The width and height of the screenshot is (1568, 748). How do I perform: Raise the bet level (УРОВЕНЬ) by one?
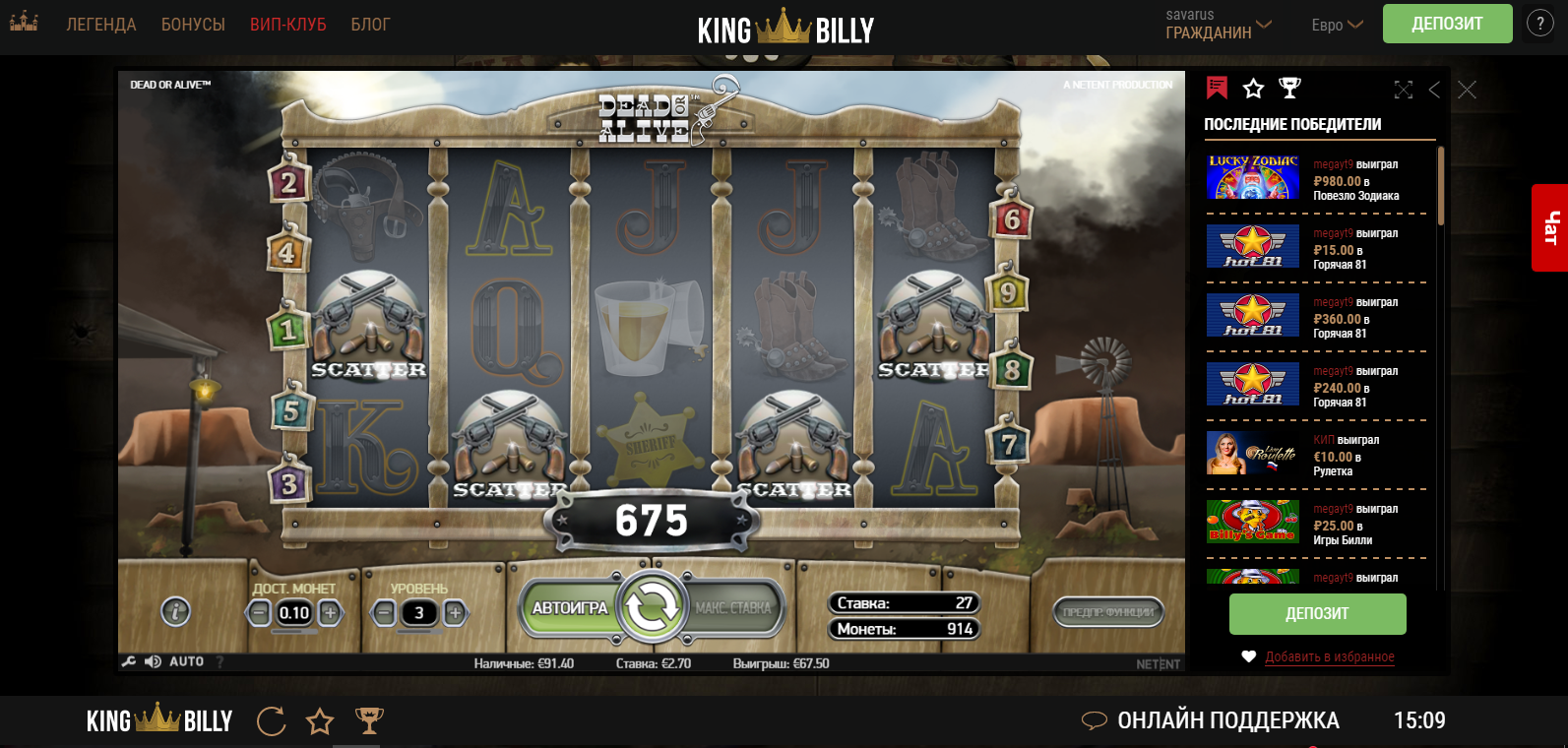click(455, 613)
